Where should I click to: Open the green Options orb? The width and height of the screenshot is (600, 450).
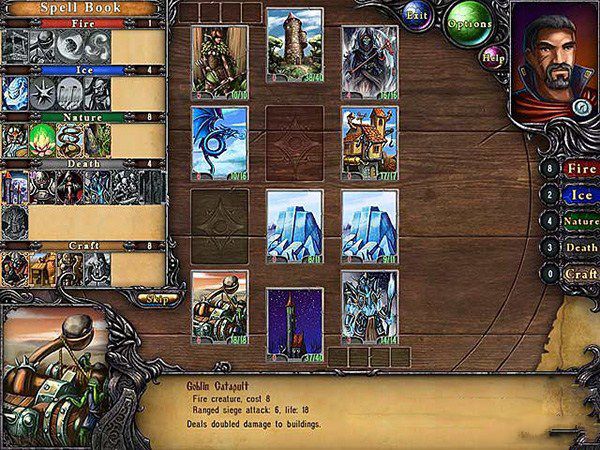point(469,22)
